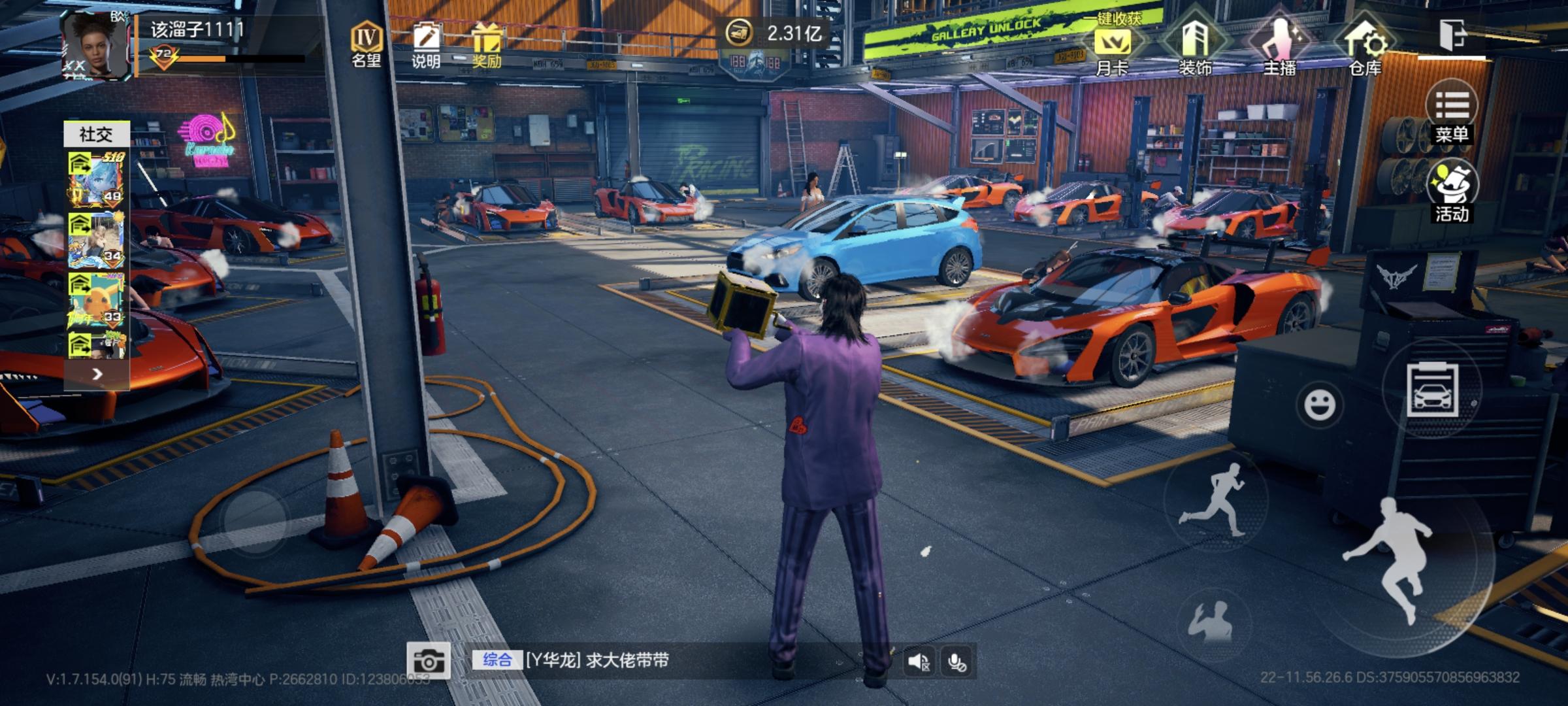Toggle the voice microphone button
The width and height of the screenshot is (1568, 706).
click(x=957, y=662)
